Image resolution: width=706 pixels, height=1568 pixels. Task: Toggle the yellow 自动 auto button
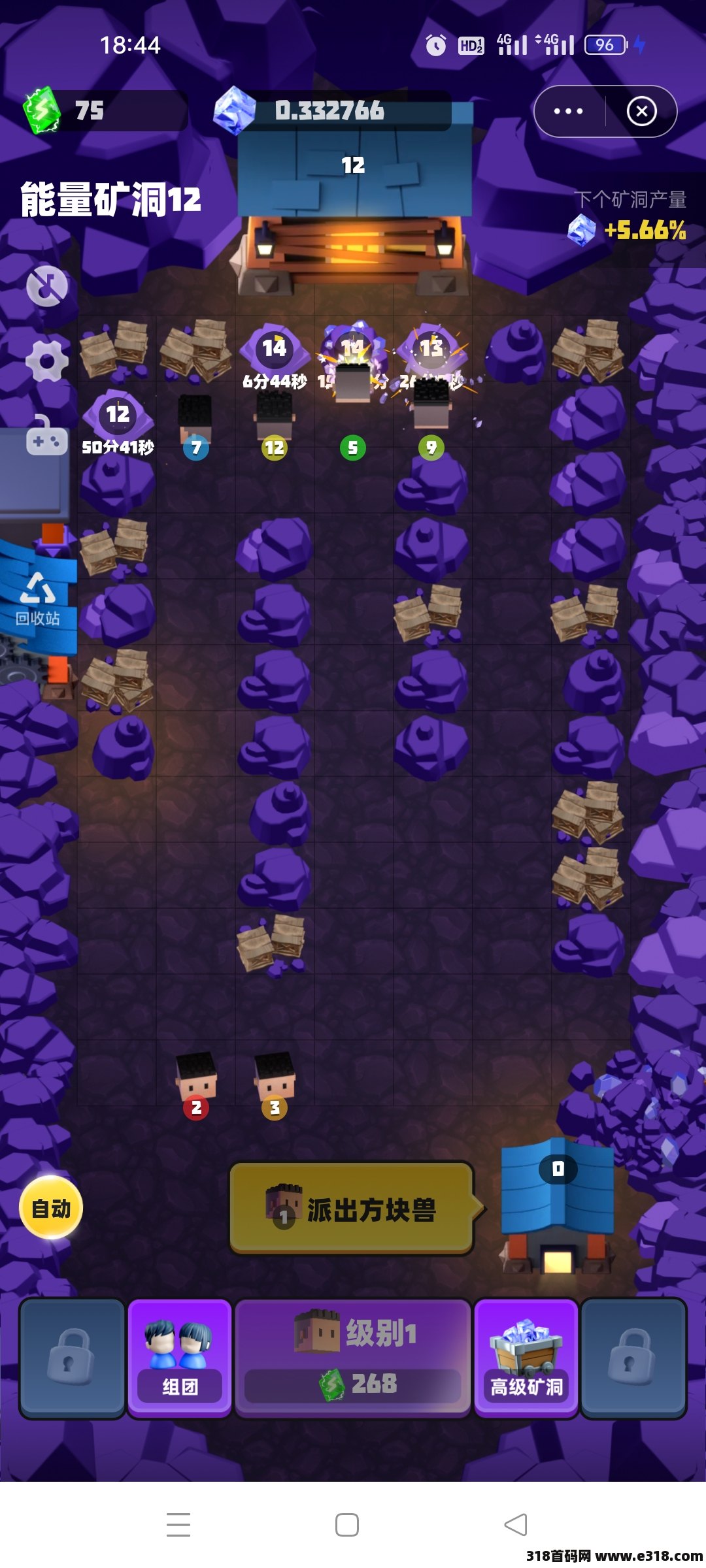51,1208
